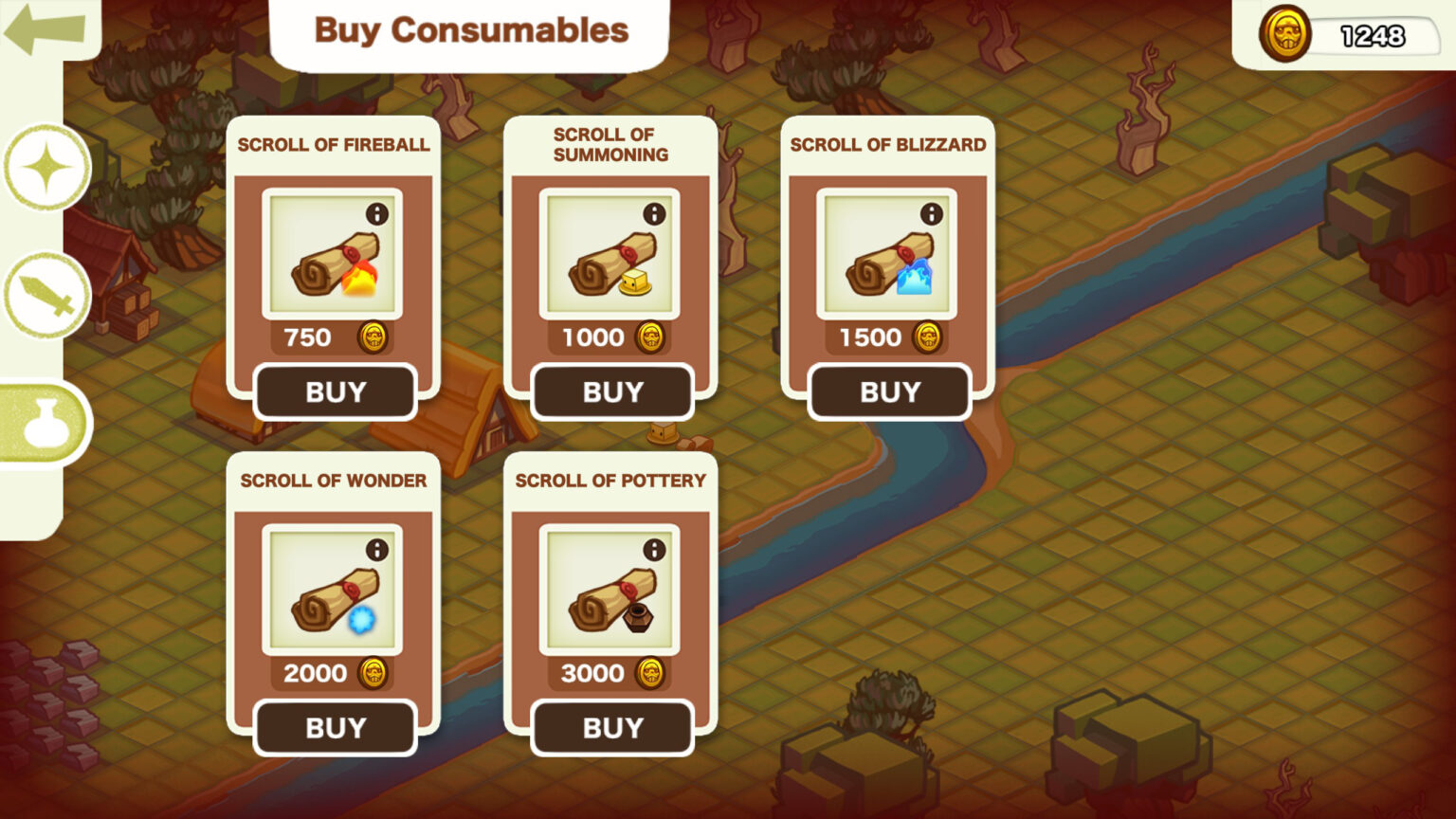Open info for Scroll of Blizzard
The width and height of the screenshot is (1456, 819).
(932, 214)
